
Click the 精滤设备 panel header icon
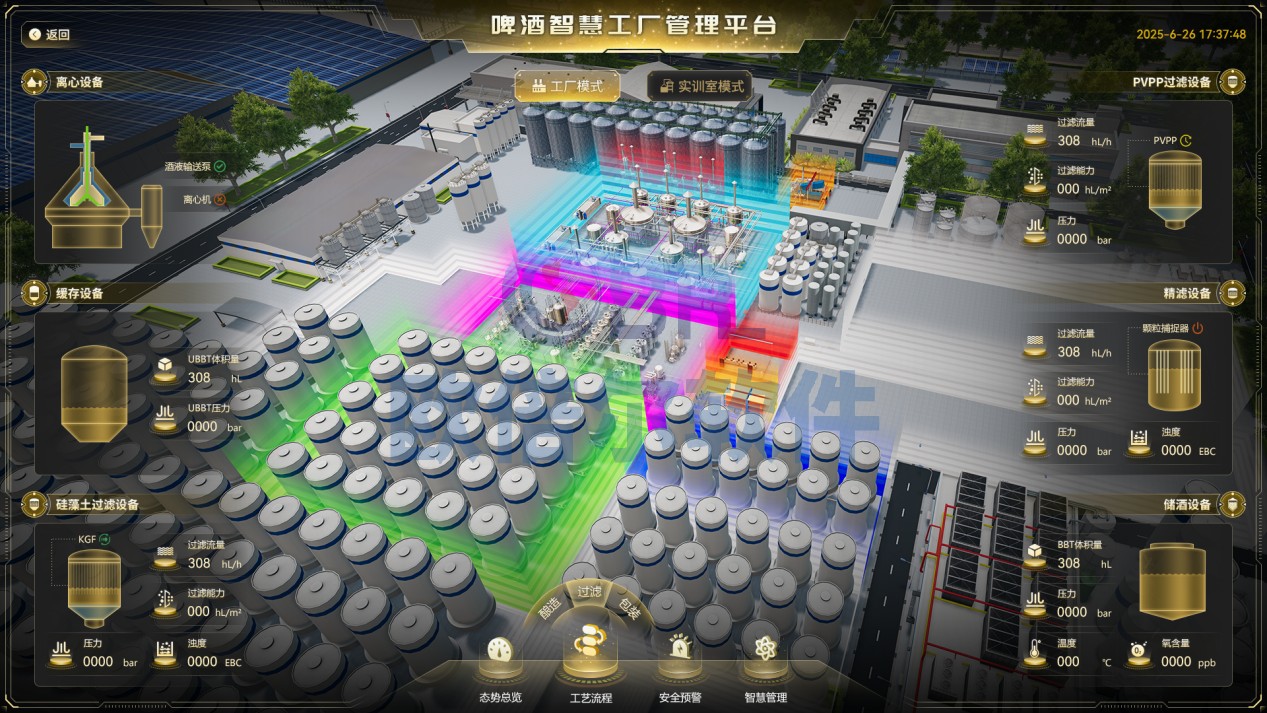pyautogui.click(x=1233, y=293)
